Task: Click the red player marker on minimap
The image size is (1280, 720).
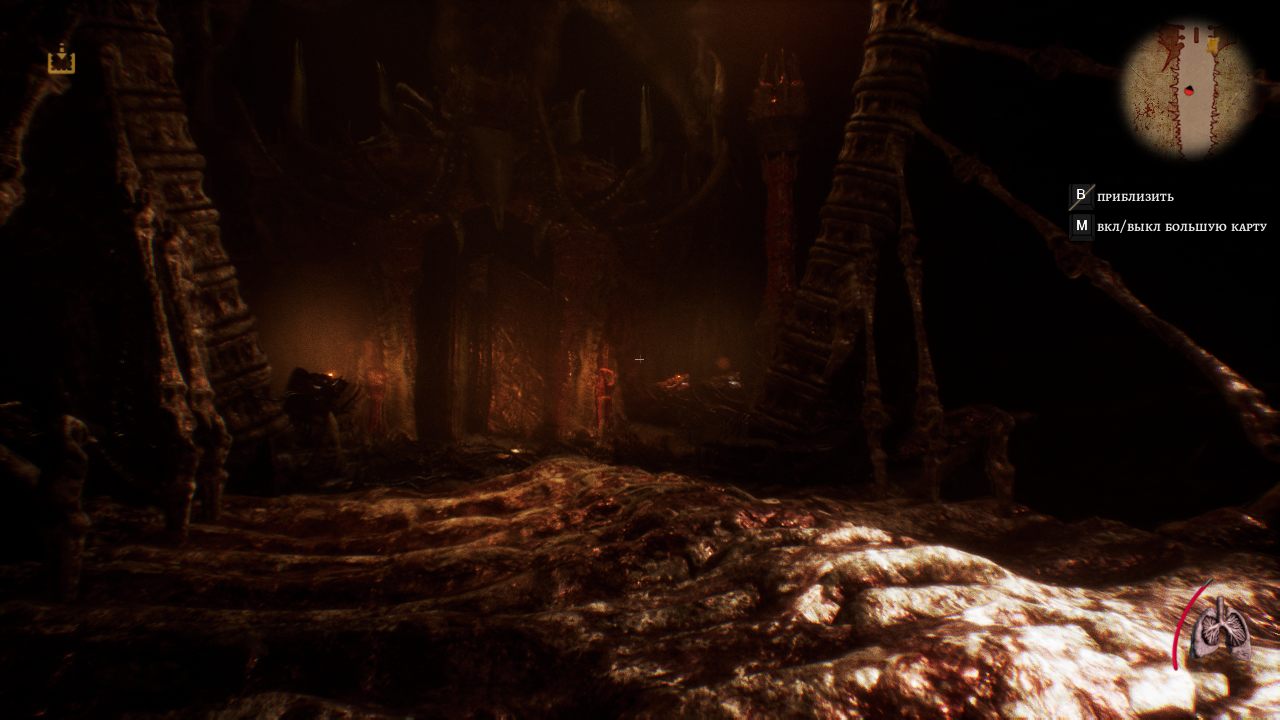Action: pyautogui.click(x=1189, y=89)
